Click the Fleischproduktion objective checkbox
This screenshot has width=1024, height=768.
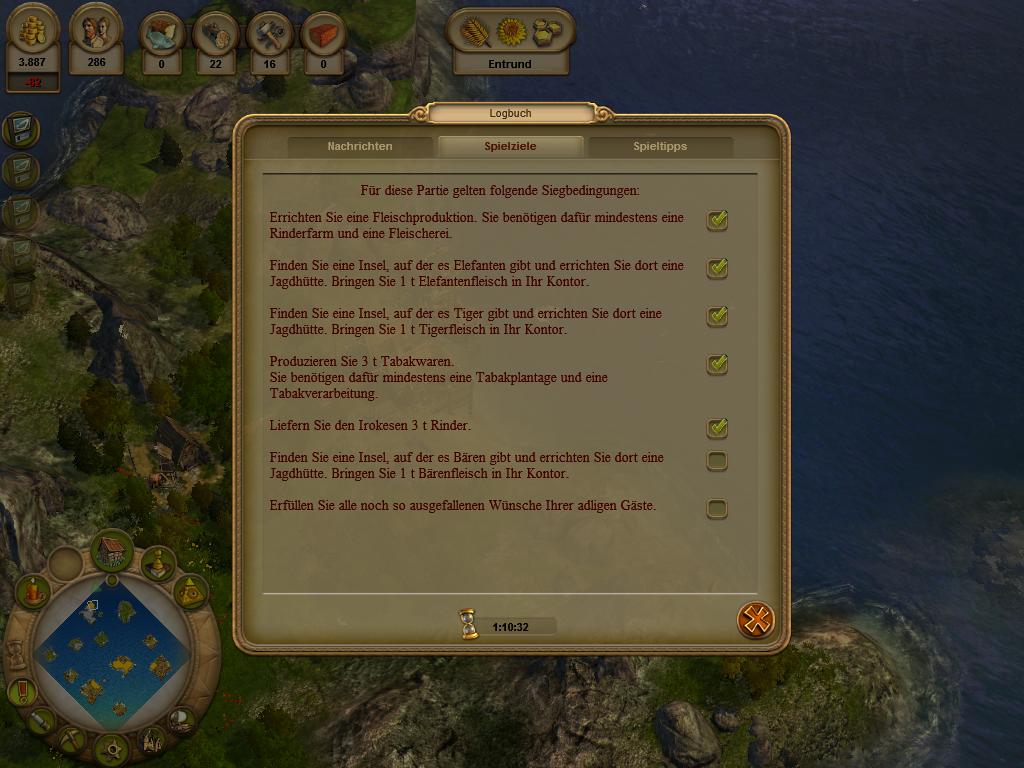pos(717,220)
